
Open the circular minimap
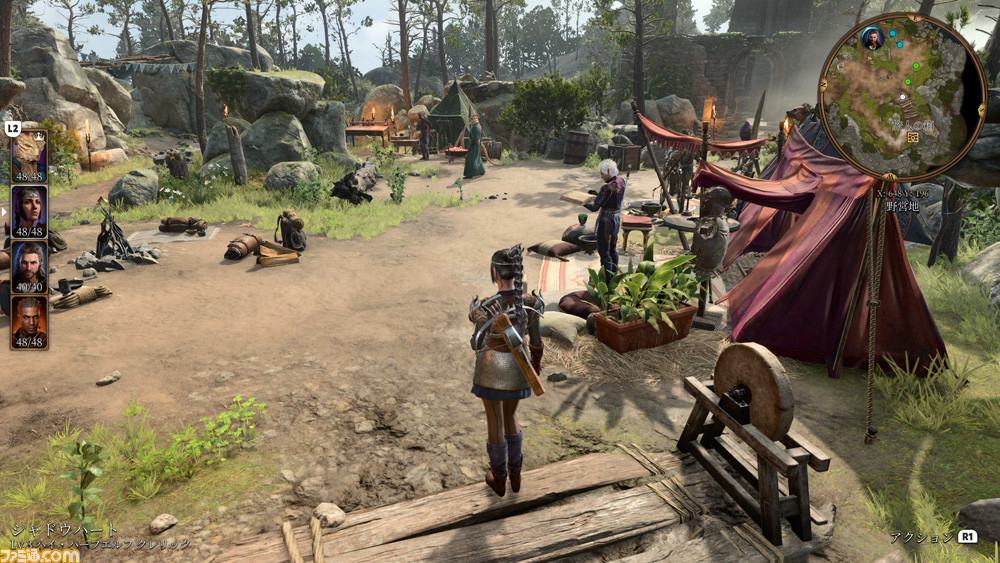(x=902, y=97)
